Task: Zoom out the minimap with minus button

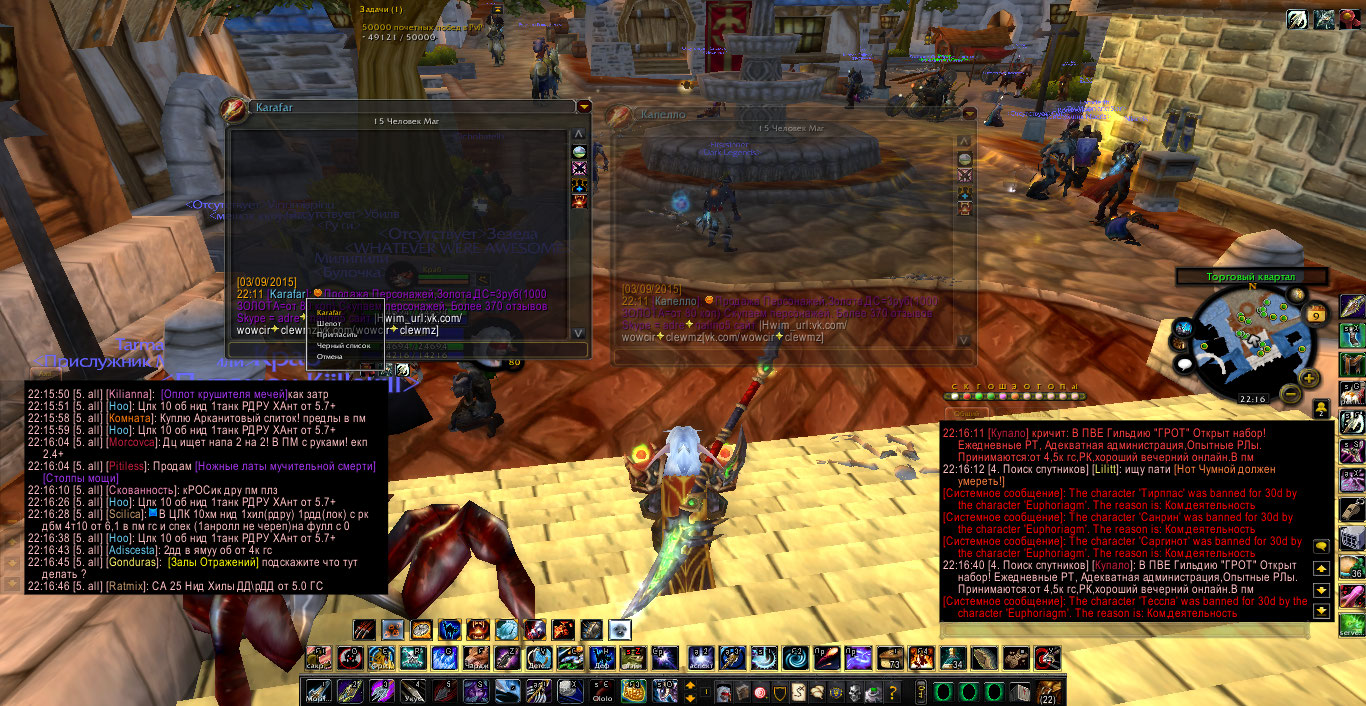Action: pos(1290,393)
